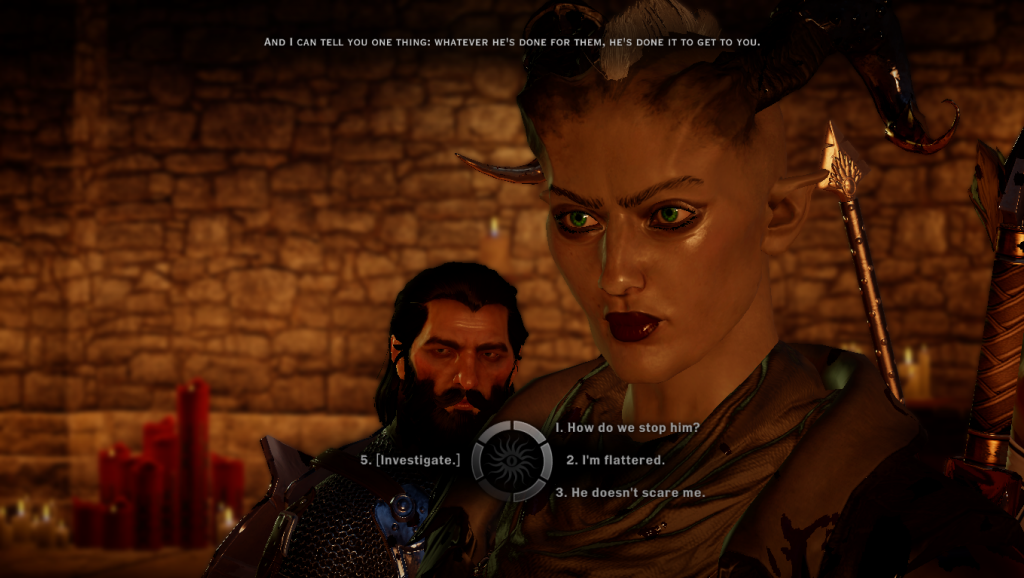The width and height of the screenshot is (1024, 578).
Task: Pick the response "He doesn't scare me."
Action: [630, 492]
